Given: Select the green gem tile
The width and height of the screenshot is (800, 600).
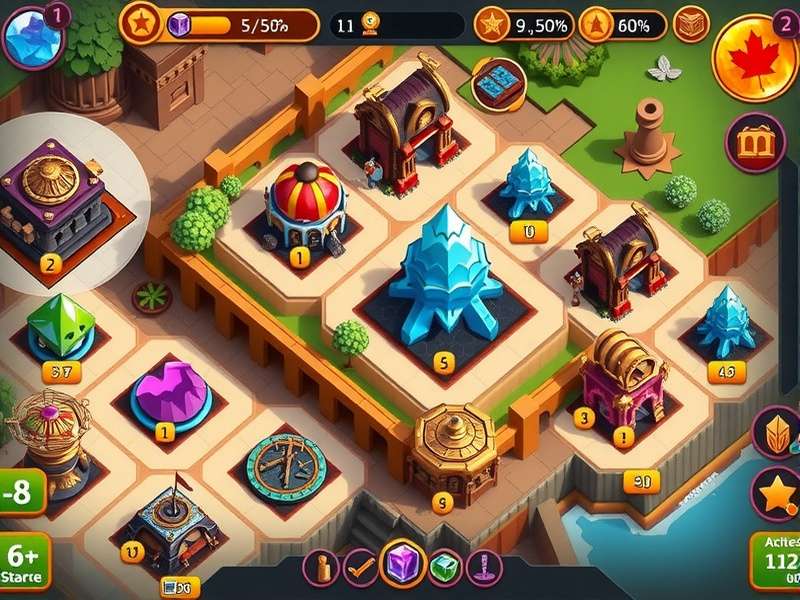Looking at the screenshot, I should pos(61,327).
